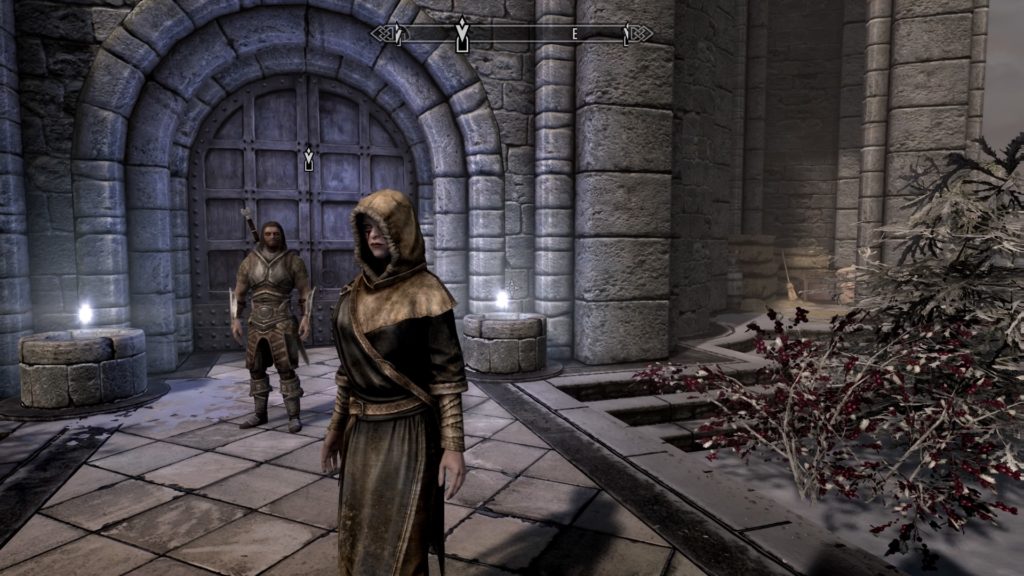Image resolution: width=1024 pixels, height=576 pixels.
Task: Click the large quest marker on the compass
Action: click(x=461, y=35)
